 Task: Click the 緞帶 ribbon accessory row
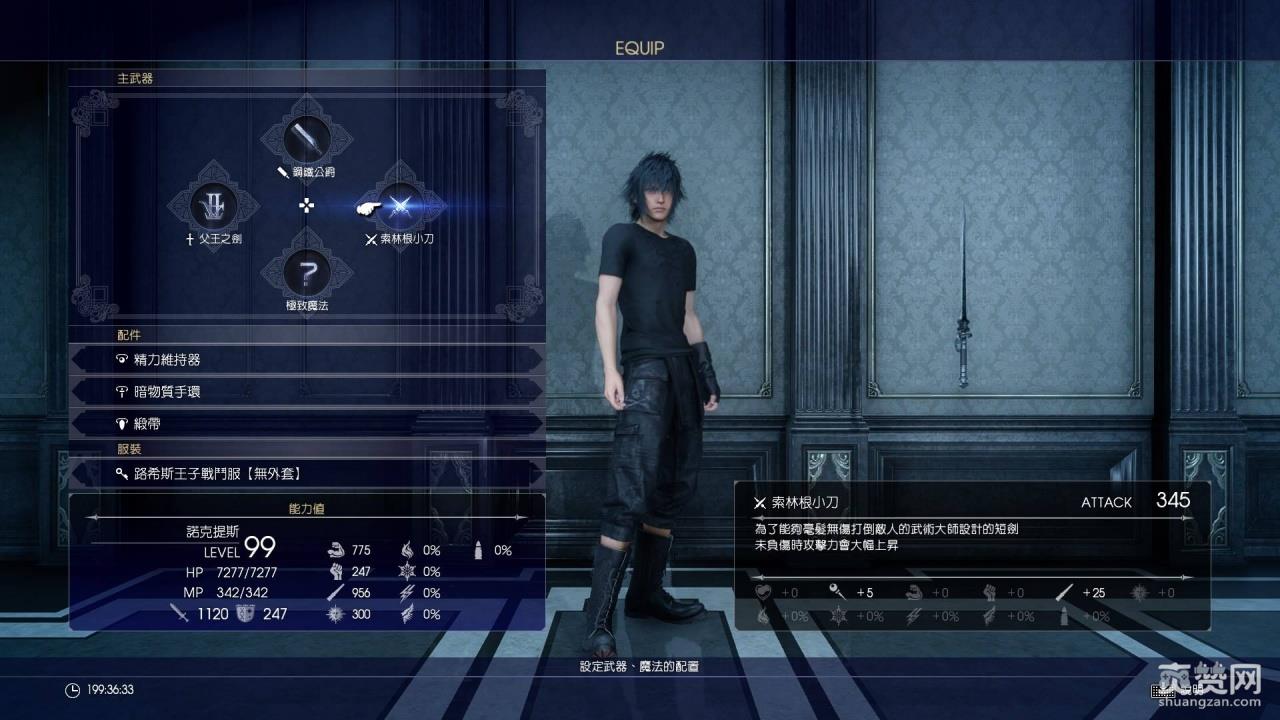tap(307, 423)
